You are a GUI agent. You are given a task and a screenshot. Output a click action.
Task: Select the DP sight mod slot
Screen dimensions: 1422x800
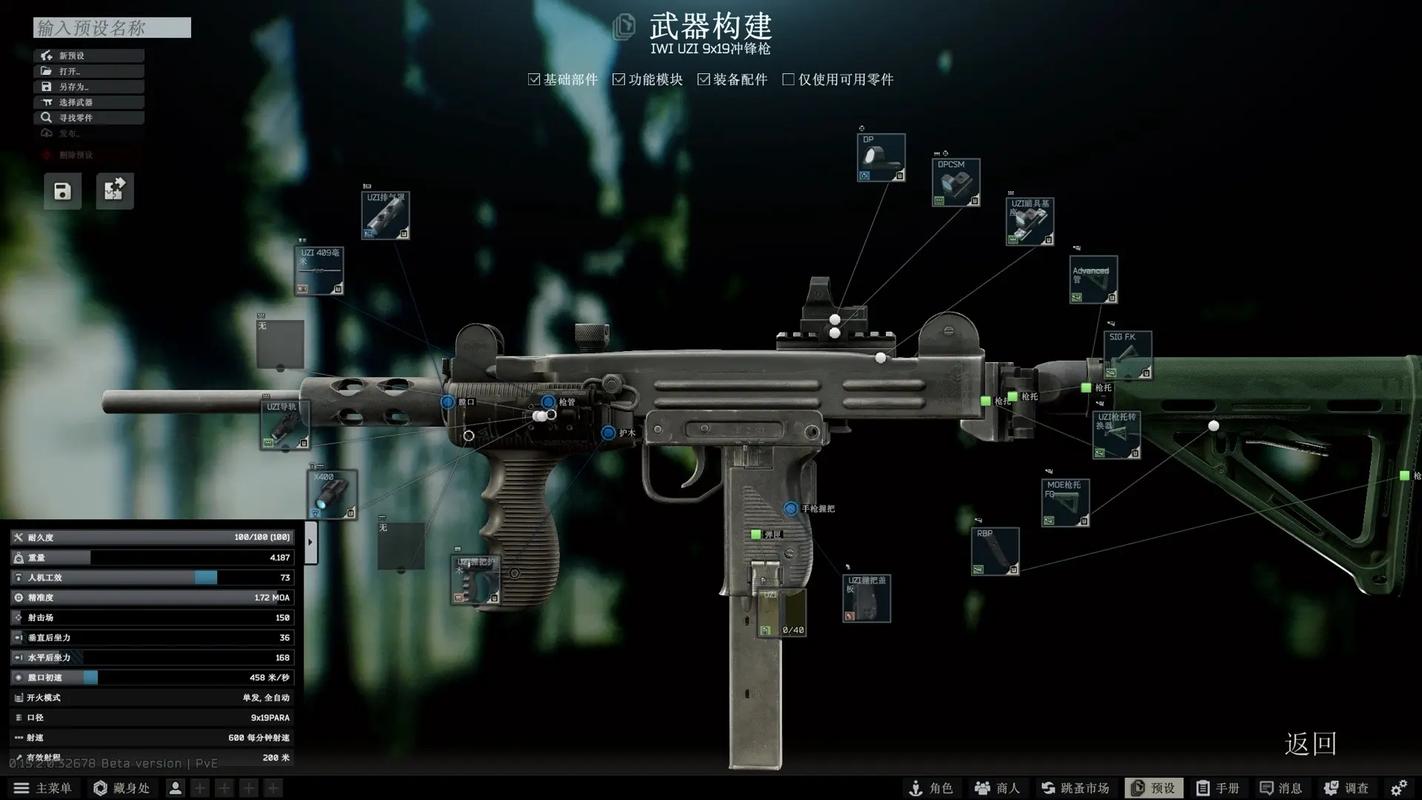[x=881, y=158]
